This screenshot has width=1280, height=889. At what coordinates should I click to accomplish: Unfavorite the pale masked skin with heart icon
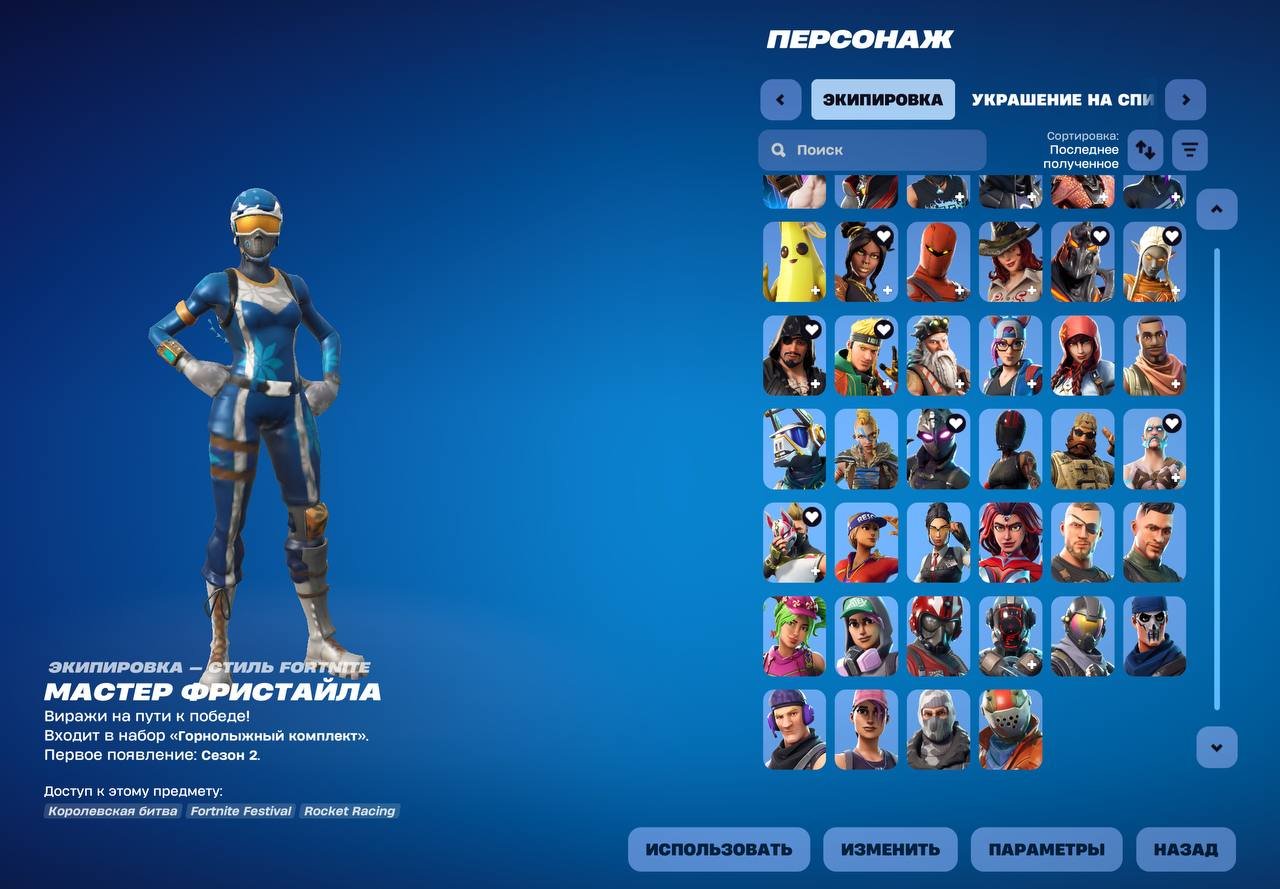coord(1170,423)
